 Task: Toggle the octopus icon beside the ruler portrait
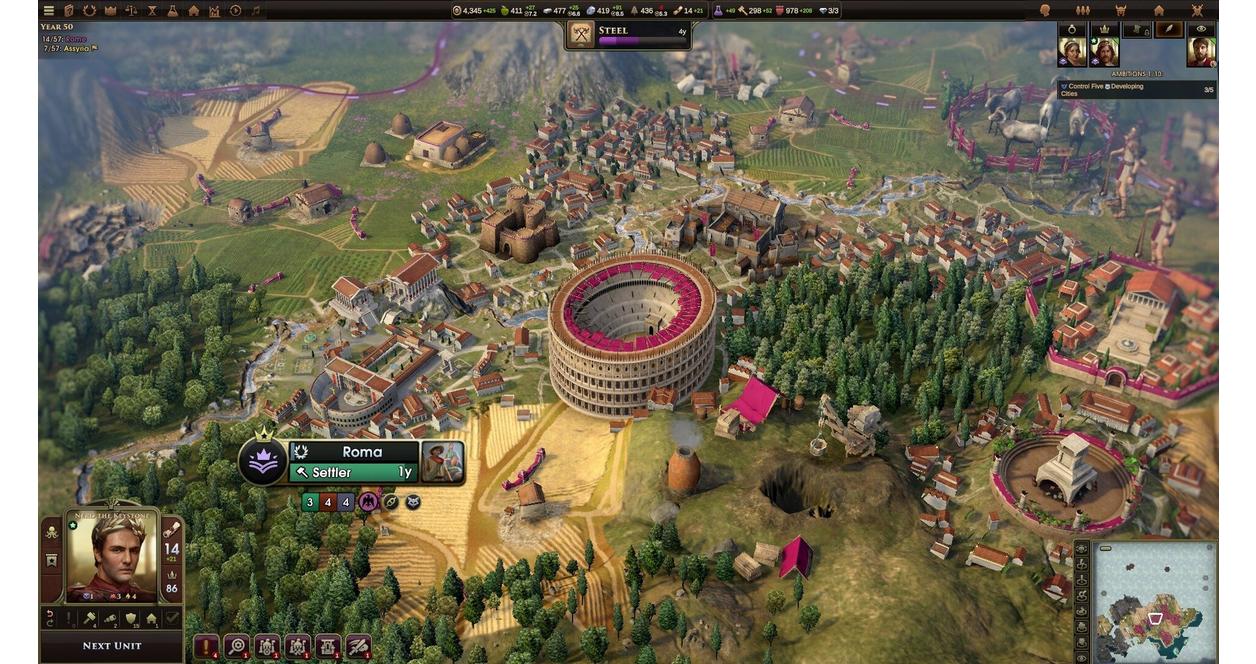tap(51, 533)
